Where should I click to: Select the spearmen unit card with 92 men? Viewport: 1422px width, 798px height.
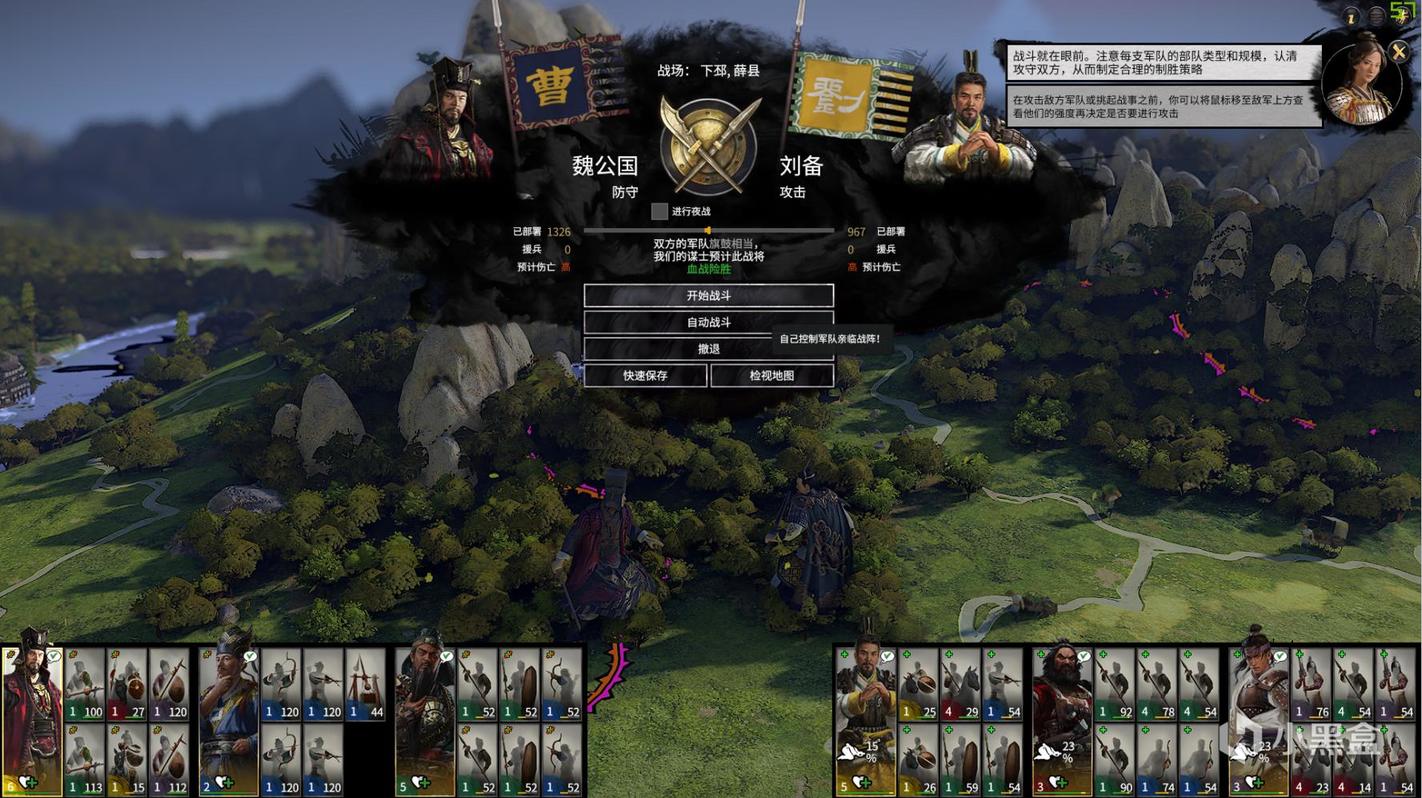(x=1114, y=685)
